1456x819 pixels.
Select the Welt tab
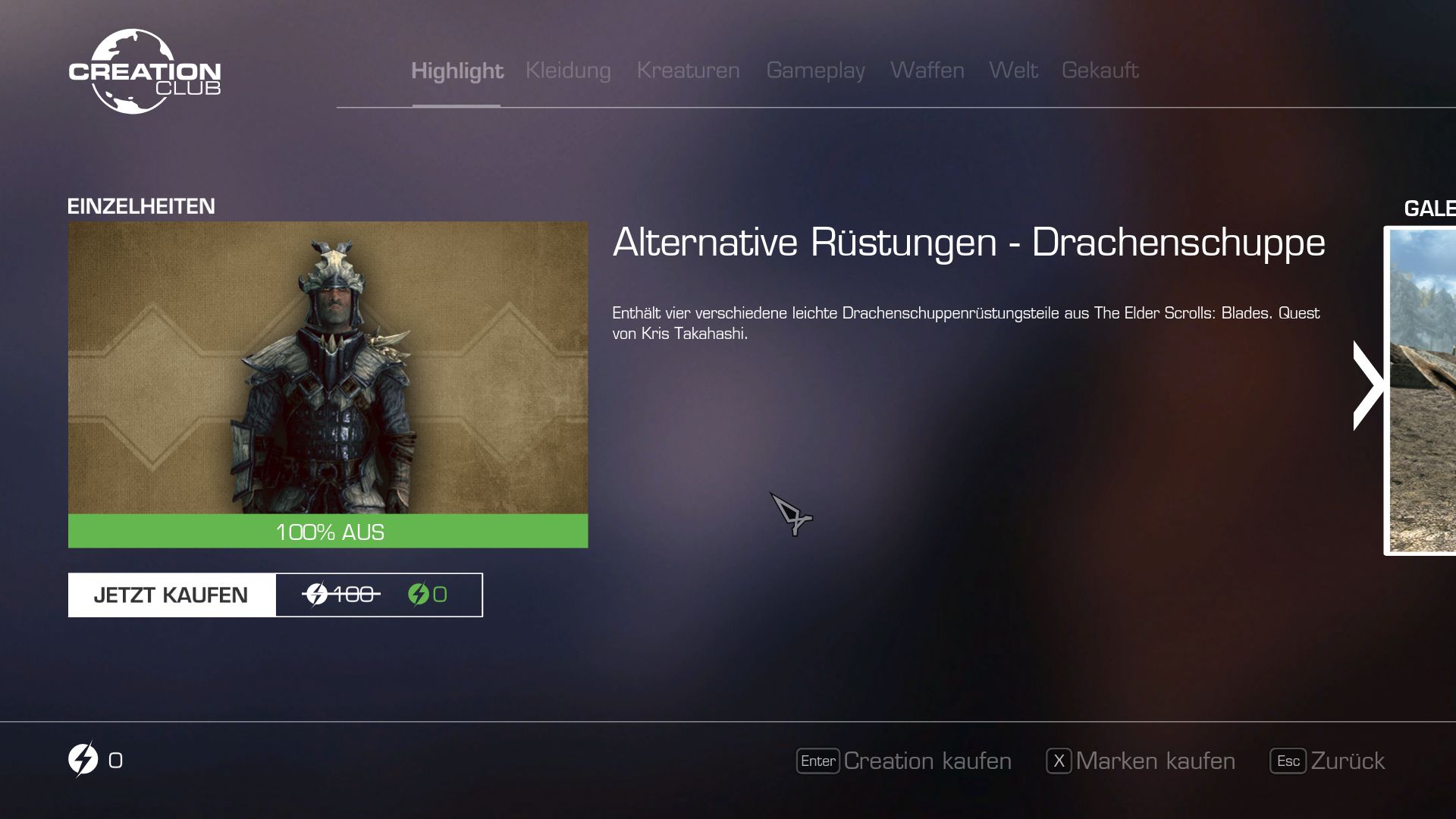(x=1013, y=71)
